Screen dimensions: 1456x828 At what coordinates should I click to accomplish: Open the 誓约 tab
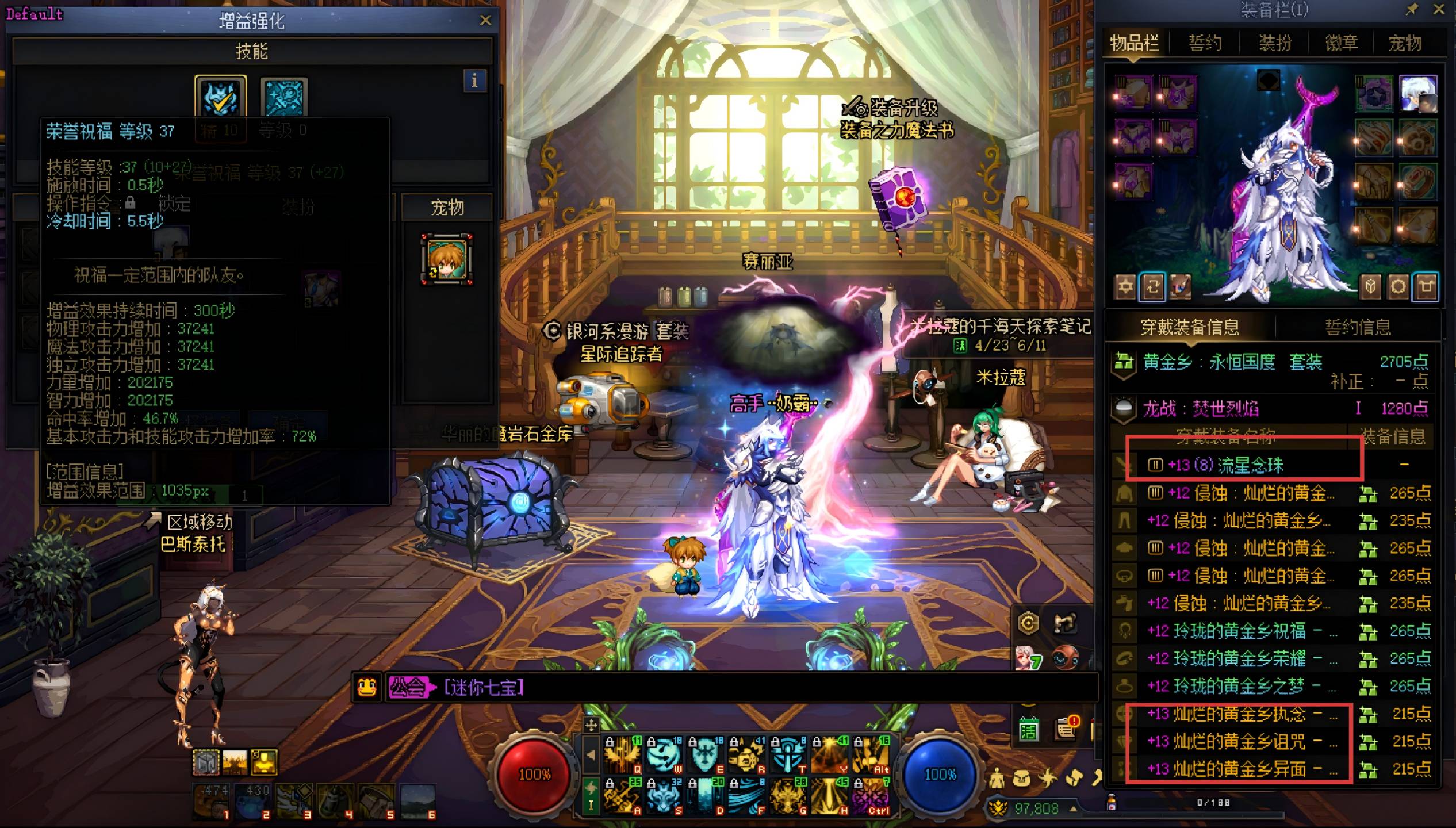(1205, 43)
